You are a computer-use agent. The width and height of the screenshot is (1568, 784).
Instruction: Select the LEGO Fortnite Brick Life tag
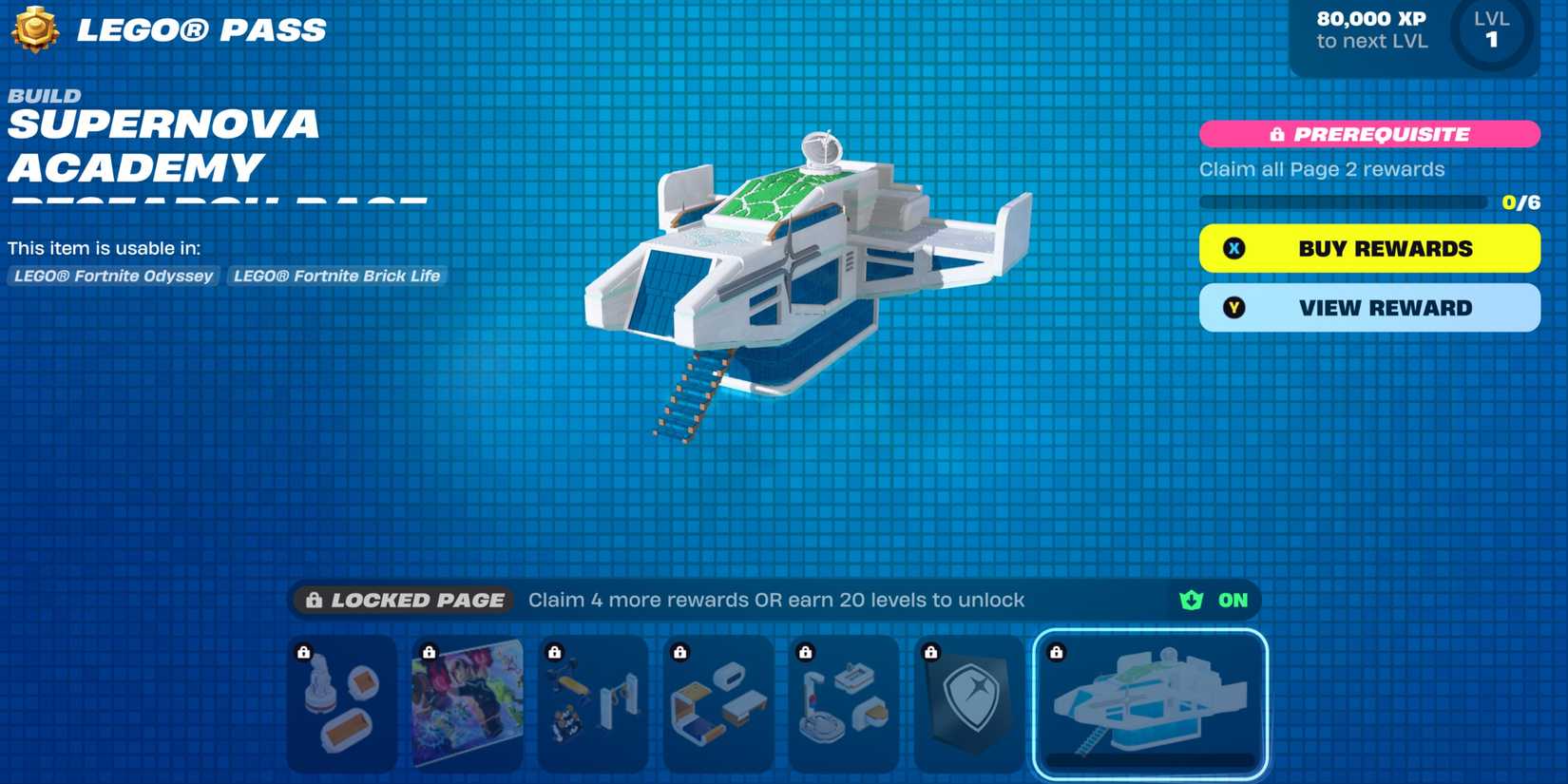pyautogui.click(x=335, y=276)
